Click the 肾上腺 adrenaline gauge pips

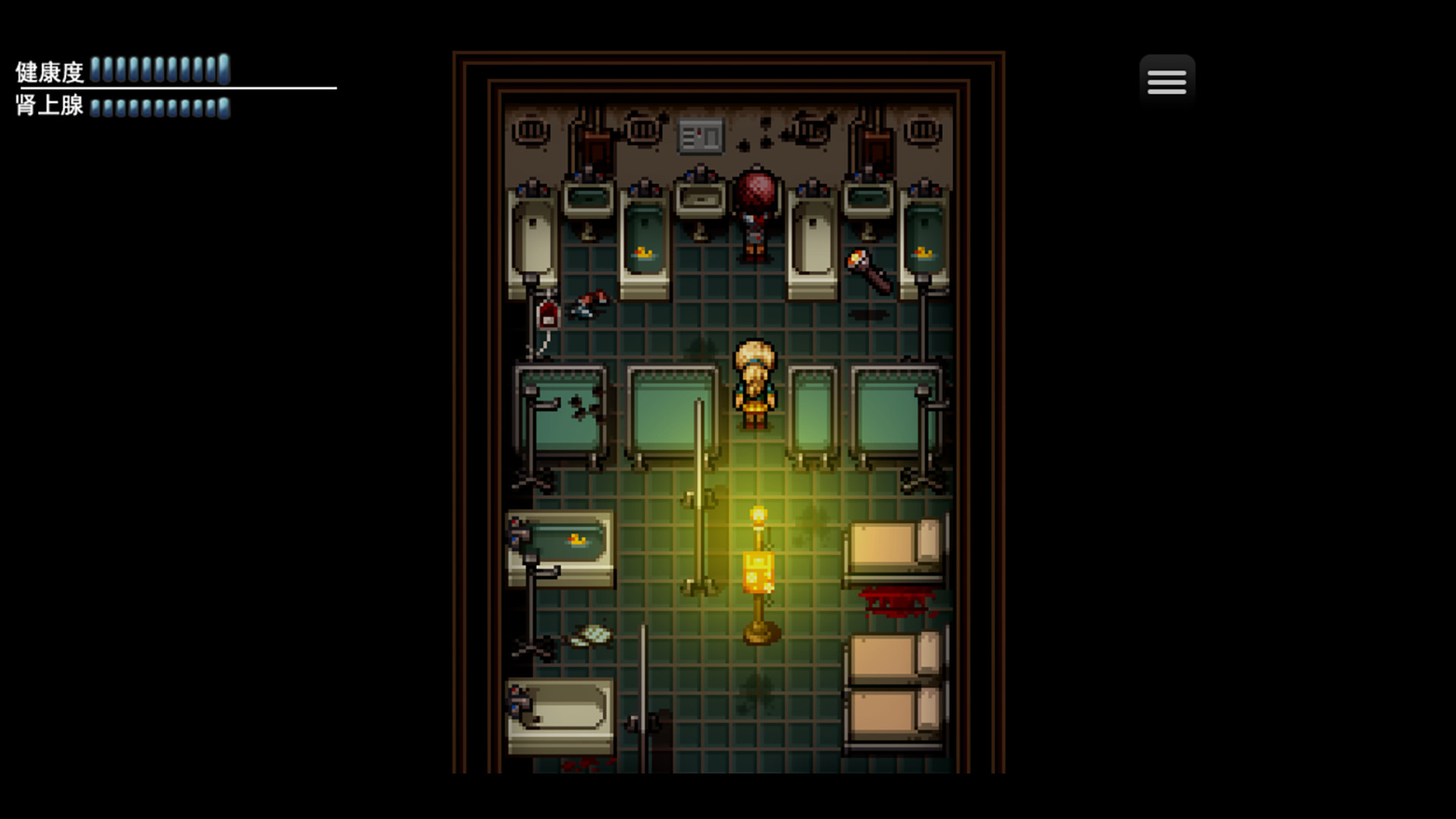[159, 108]
